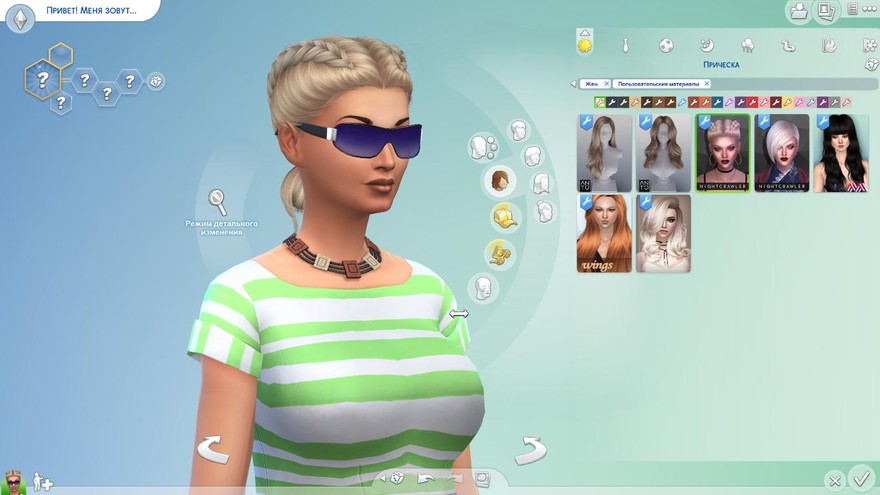This screenshot has height=495, width=880.
Task: Open the detail edit mode magnifier
Action: tap(217, 201)
